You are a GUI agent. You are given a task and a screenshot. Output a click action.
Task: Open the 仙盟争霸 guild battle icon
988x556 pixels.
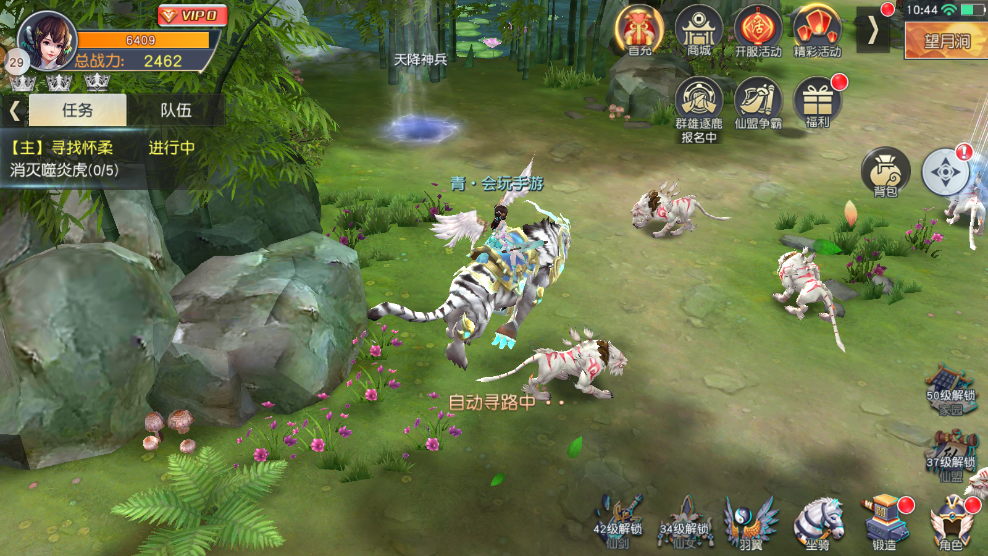click(758, 105)
